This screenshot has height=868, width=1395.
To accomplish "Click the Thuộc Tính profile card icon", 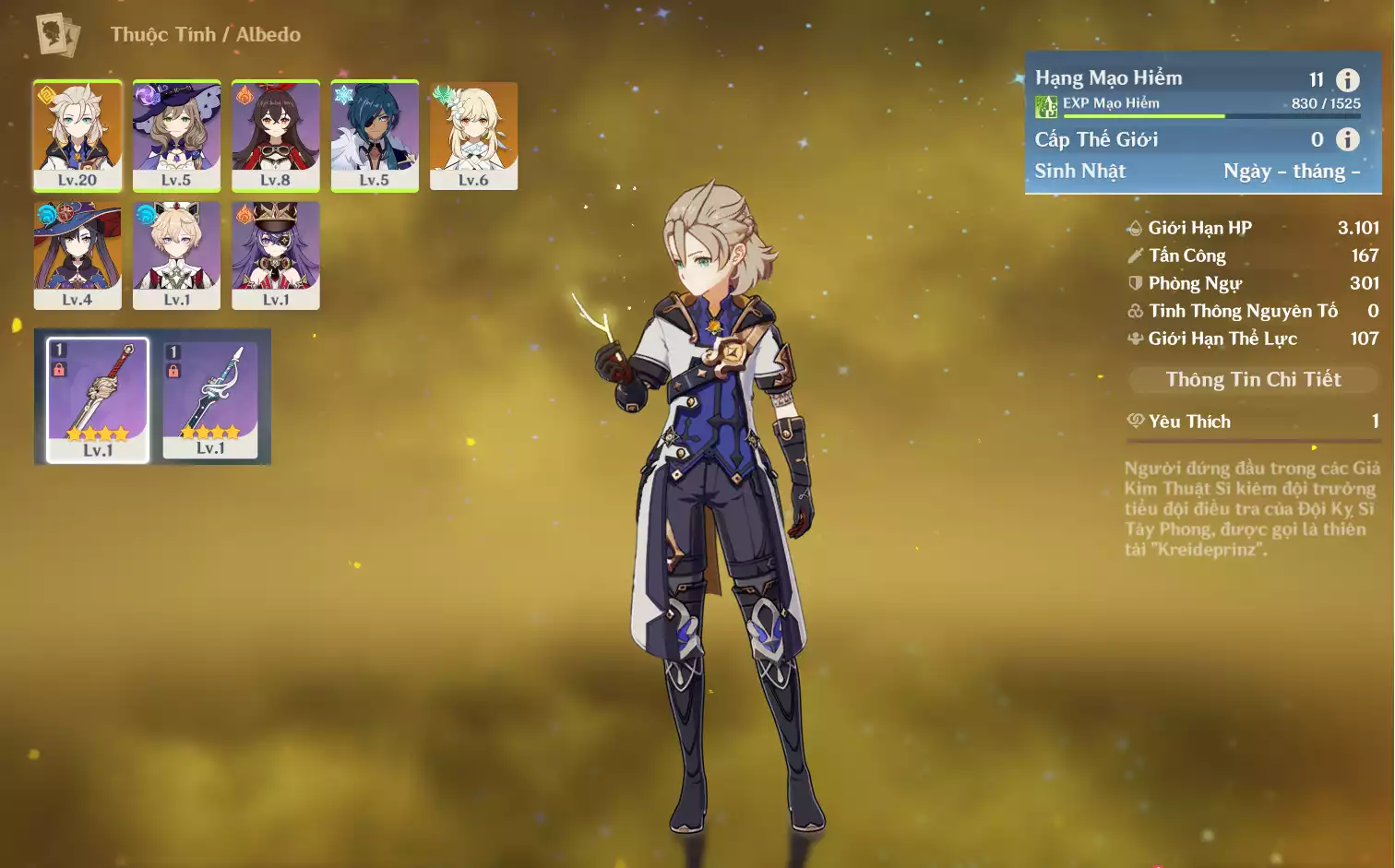I will tap(57, 35).
